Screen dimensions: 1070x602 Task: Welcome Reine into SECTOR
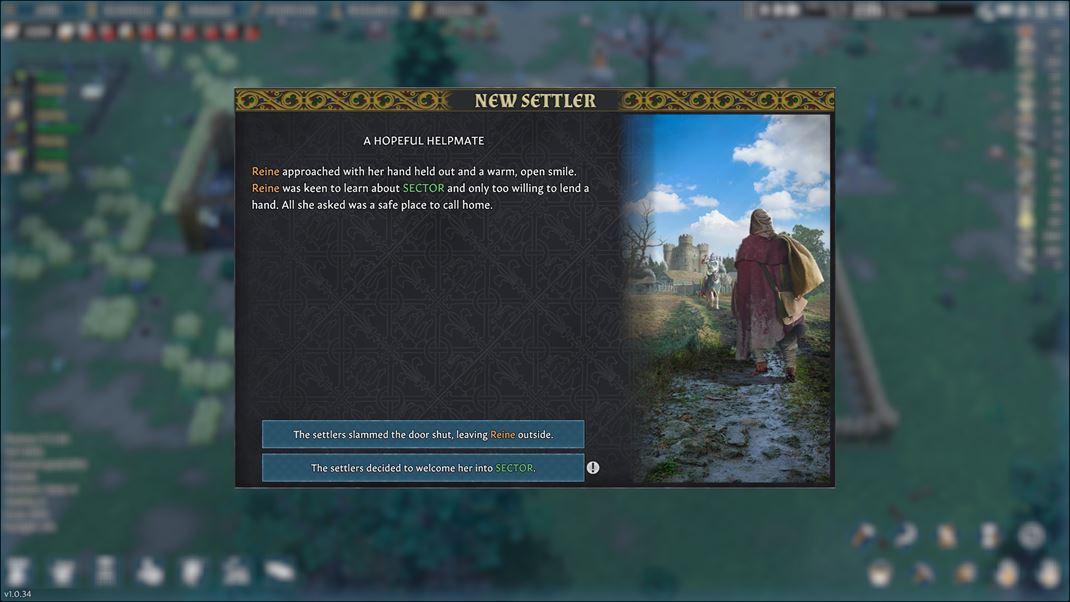point(423,467)
